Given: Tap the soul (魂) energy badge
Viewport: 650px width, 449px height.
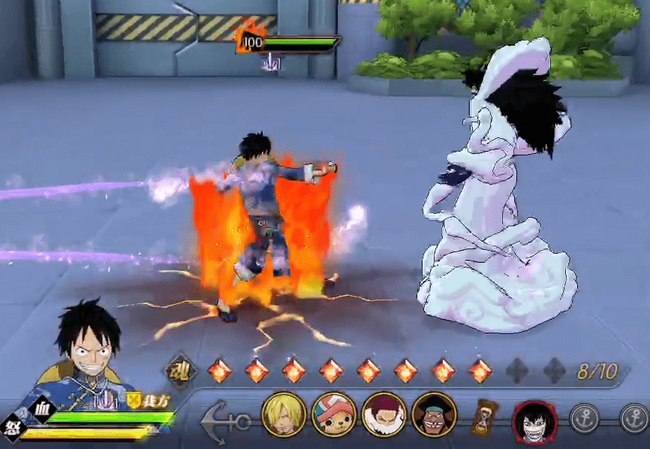Looking at the screenshot, I should pos(181,370).
